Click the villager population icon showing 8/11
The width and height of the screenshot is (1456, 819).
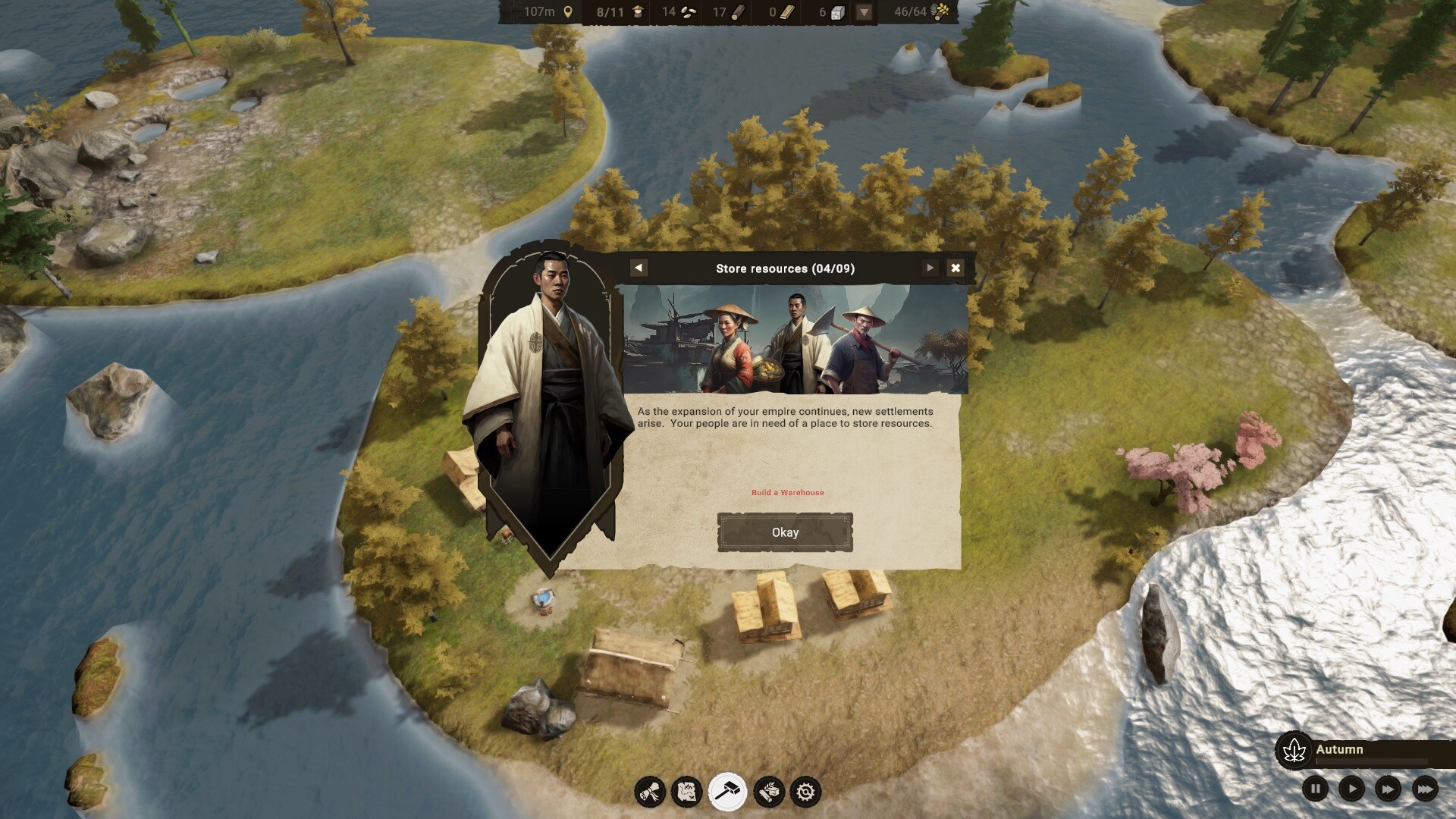639,12
